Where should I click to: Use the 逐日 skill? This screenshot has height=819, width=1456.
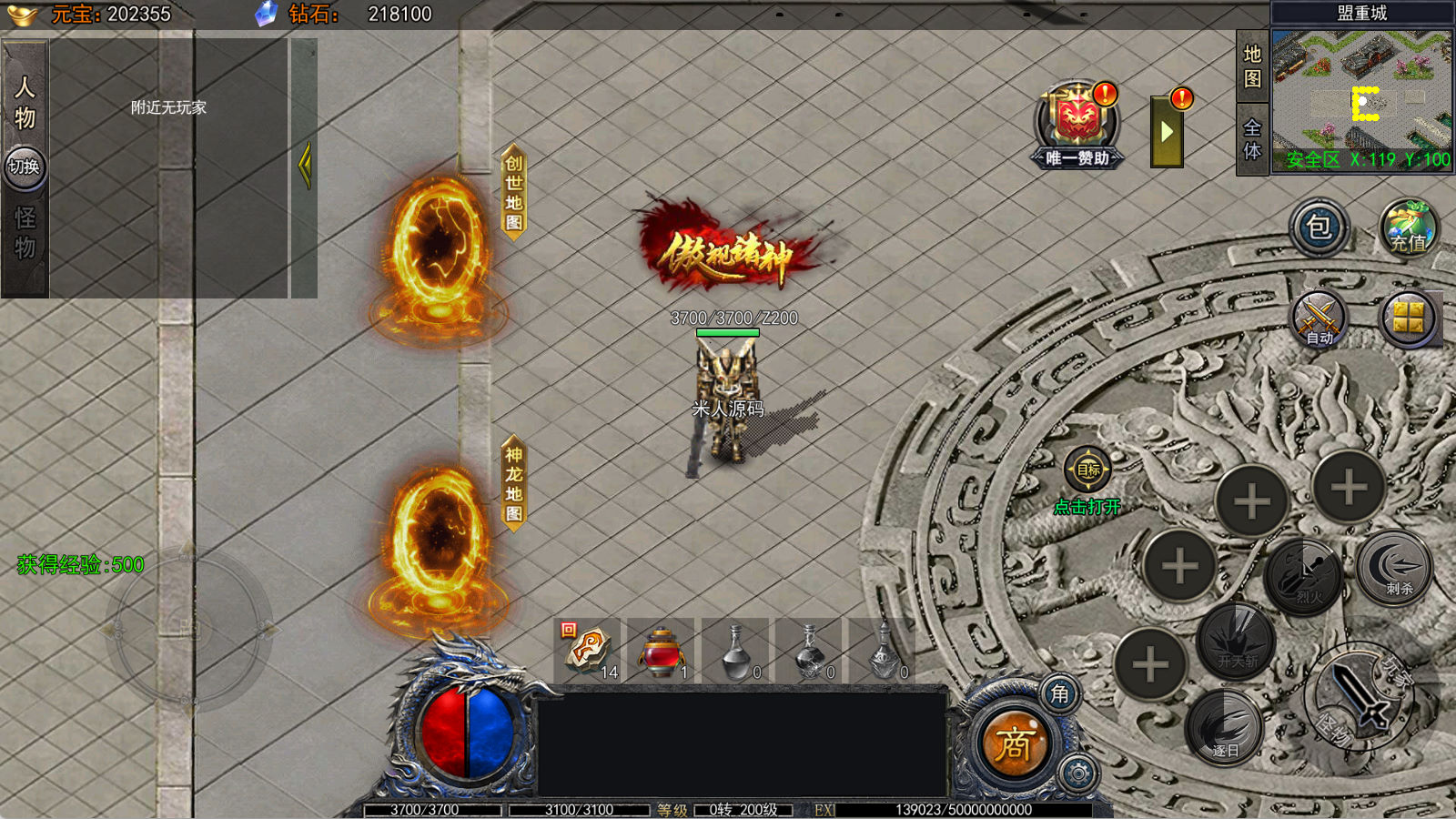tap(1225, 726)
